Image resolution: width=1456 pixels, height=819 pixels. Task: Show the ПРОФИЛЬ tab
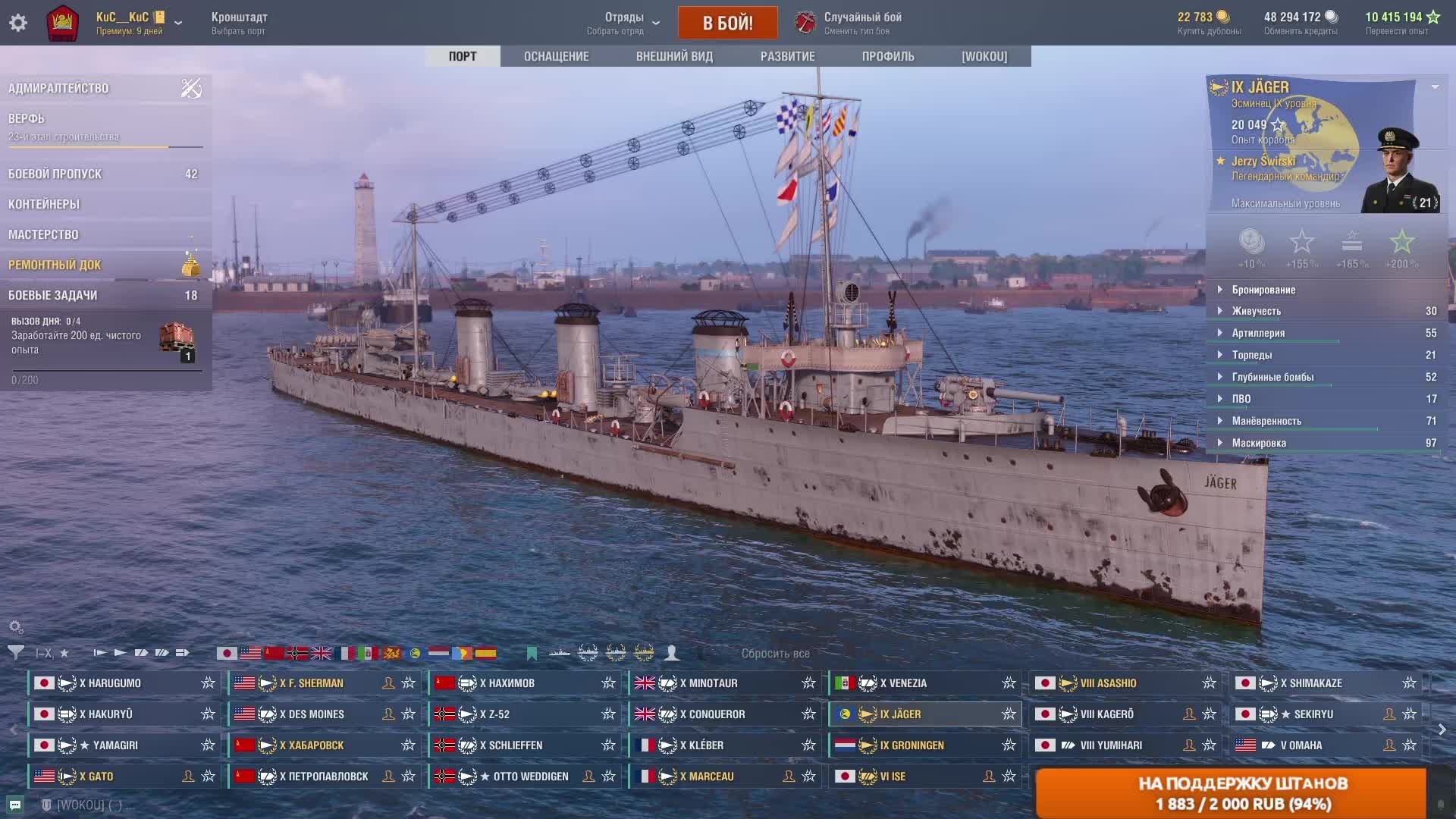[887, 56]
